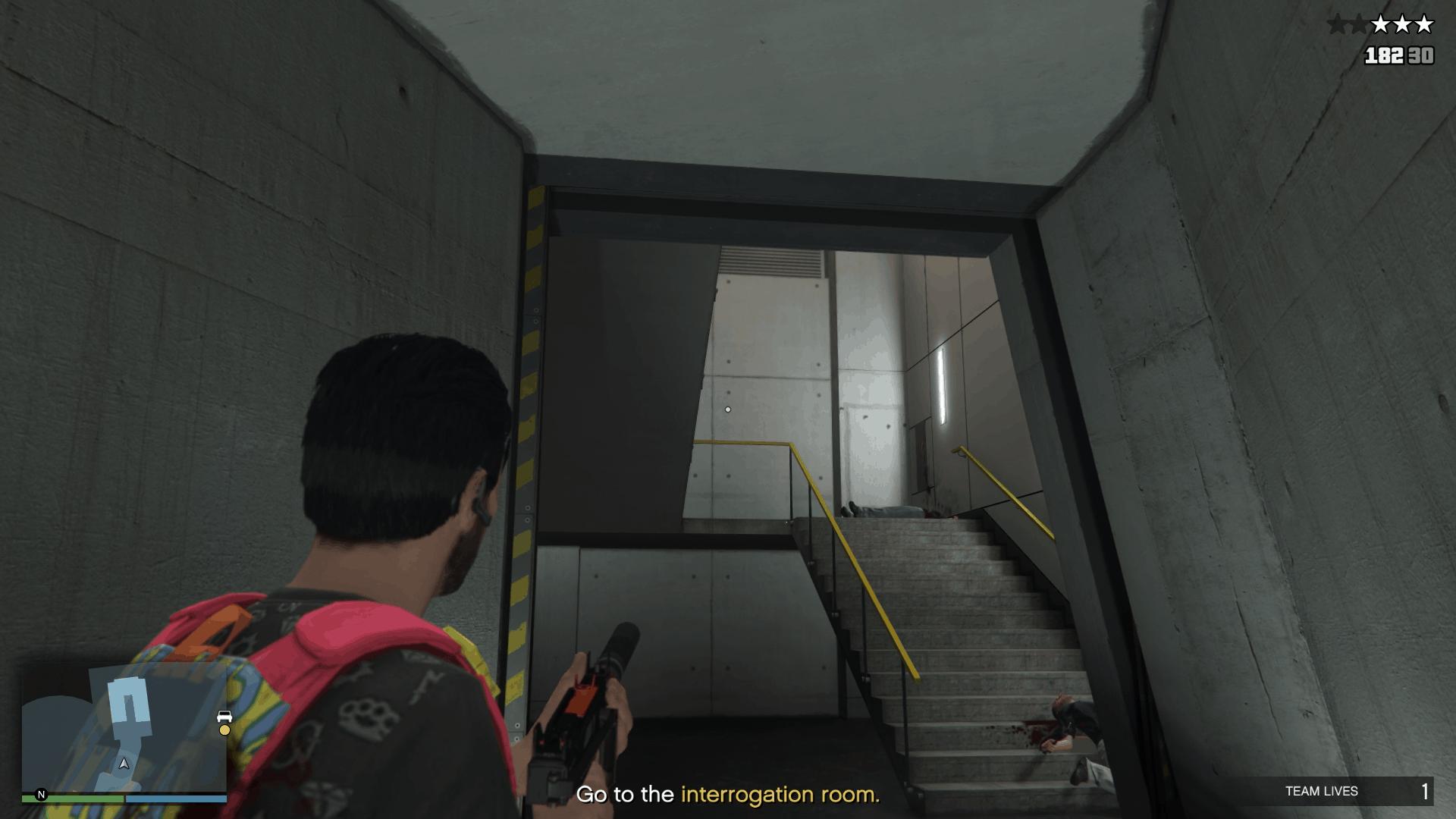The image size is (1456, 819).
Task: Select the yellow objective blip on the minimap
Action: click(224, 731)
